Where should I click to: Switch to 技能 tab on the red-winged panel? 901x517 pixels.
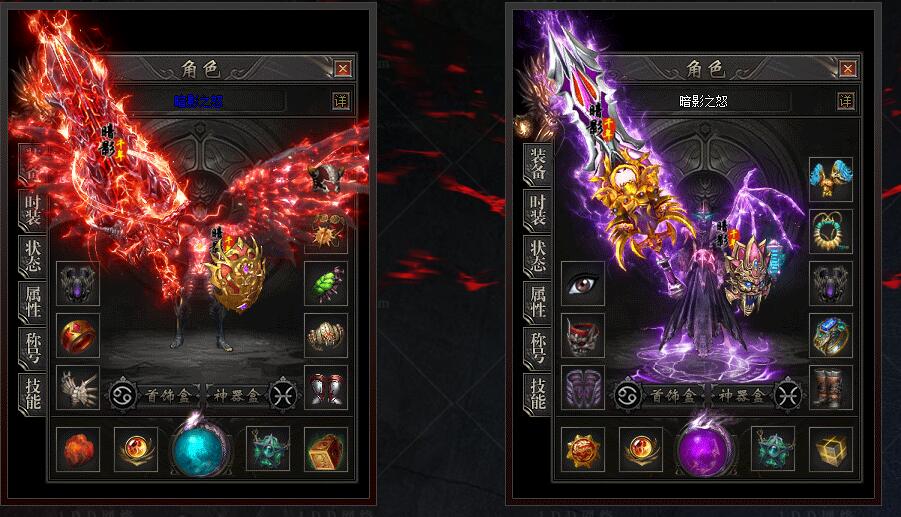tap(32, 391)
